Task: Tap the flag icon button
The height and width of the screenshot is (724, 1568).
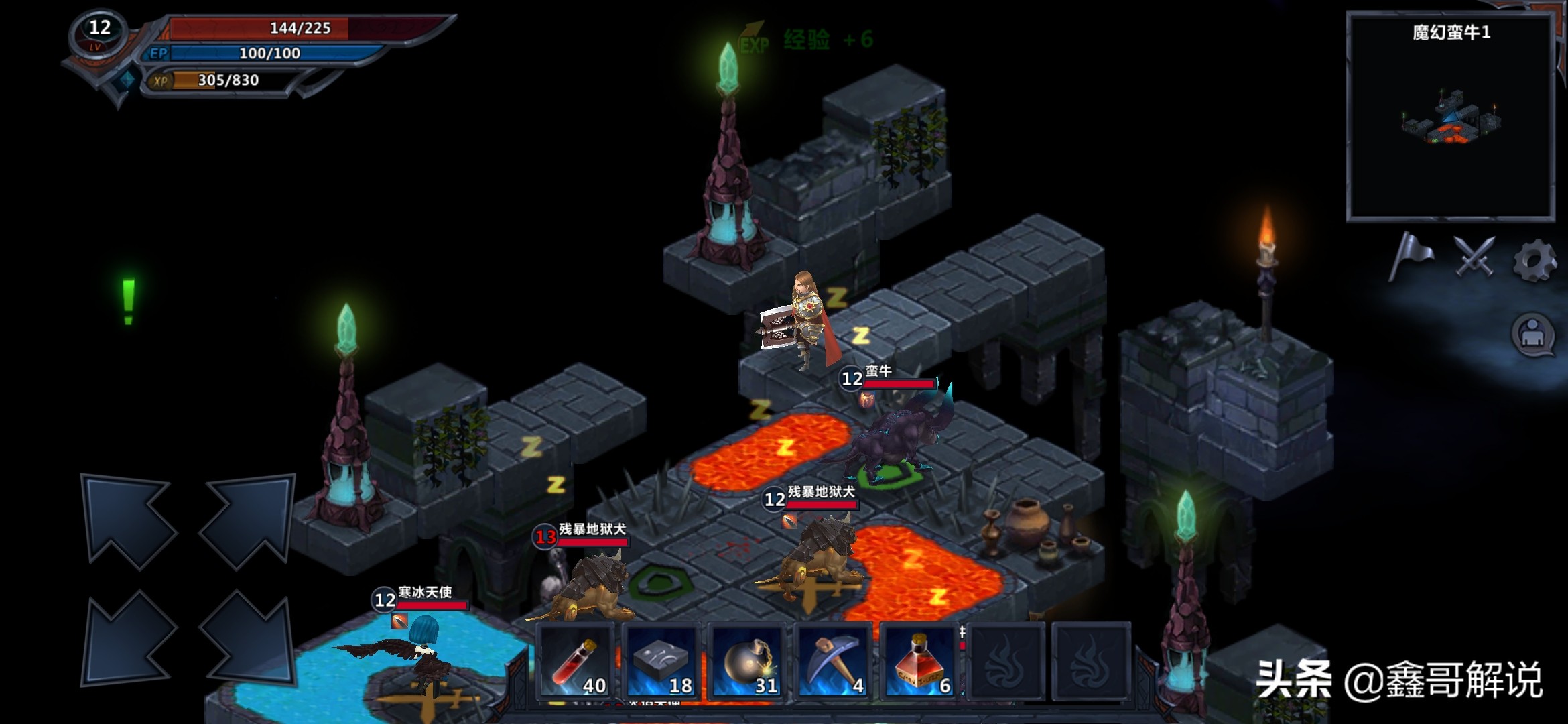Action: point(1411,257)
